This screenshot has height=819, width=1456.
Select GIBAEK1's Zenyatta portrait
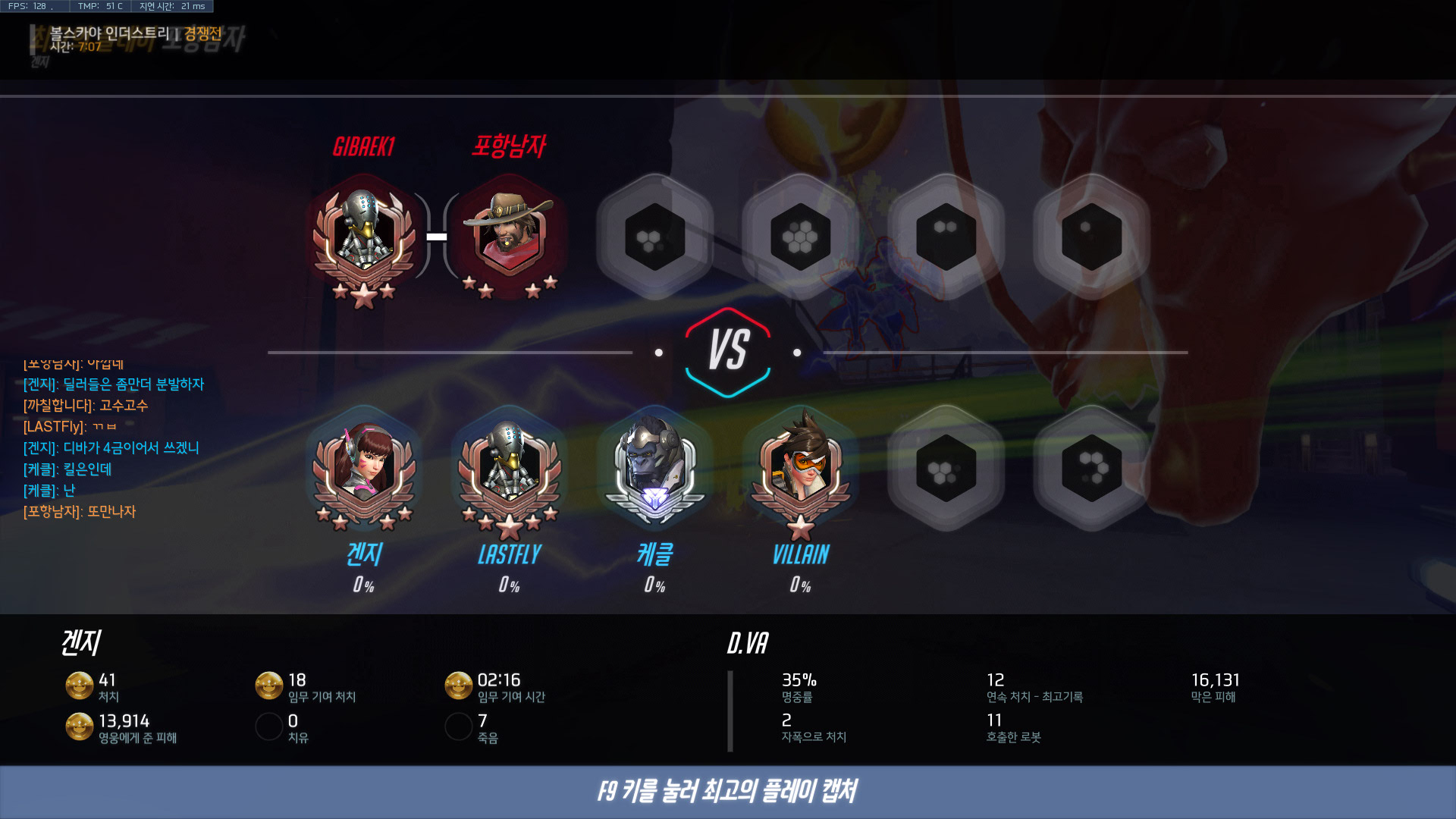[364, 237]
